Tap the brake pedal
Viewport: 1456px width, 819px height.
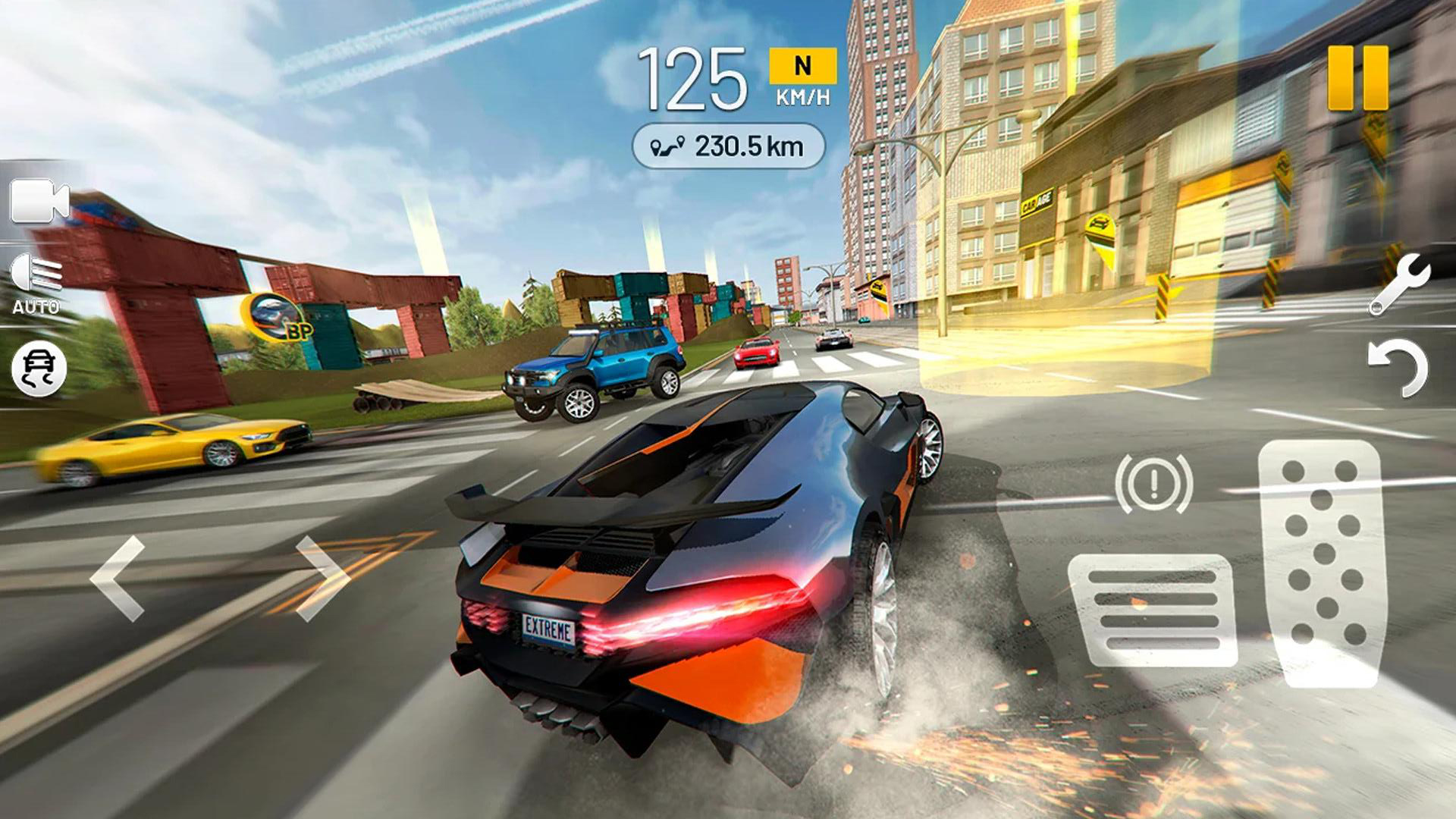pos(1153,610)
